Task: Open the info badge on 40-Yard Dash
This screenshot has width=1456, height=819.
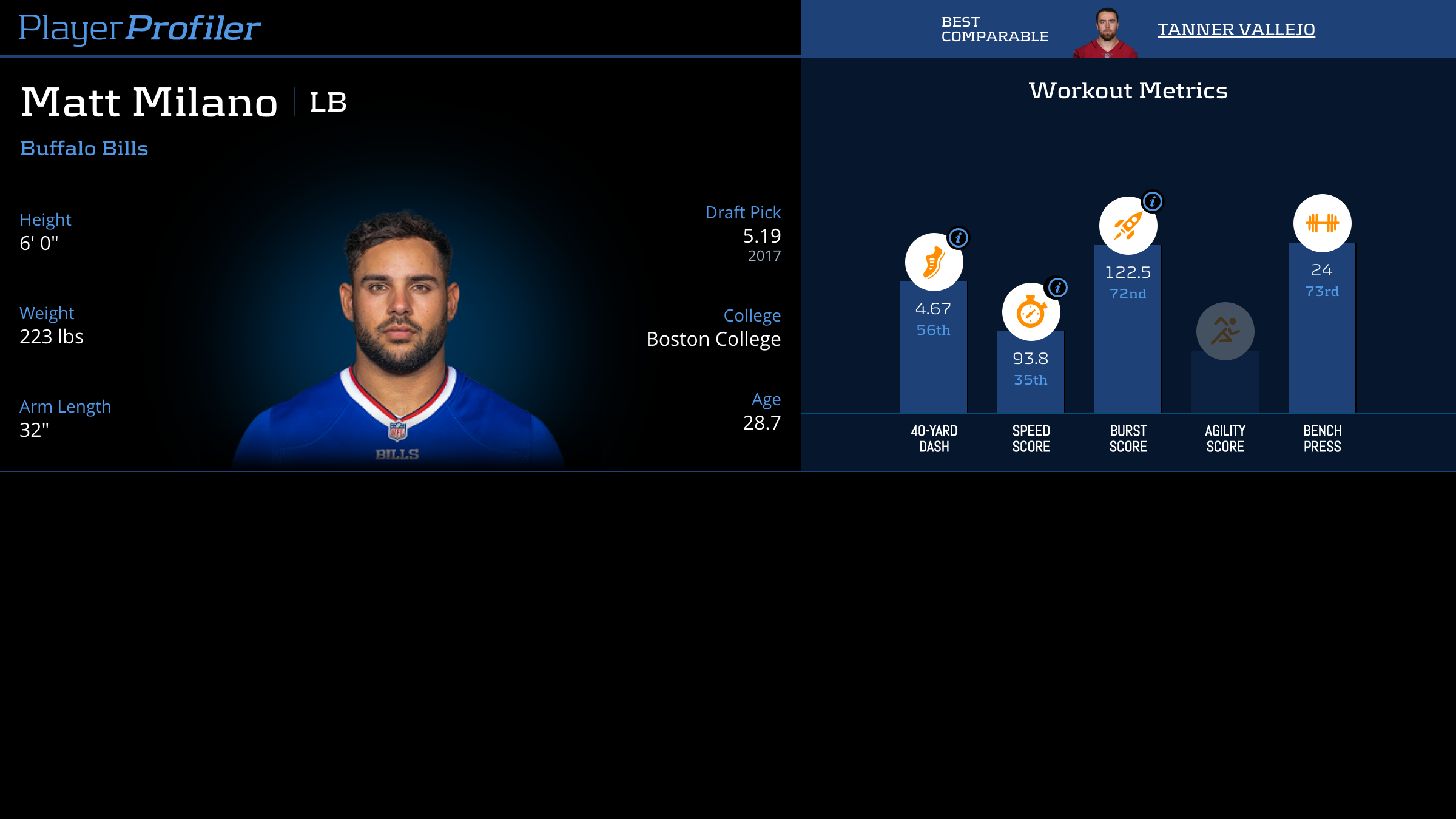Action: coord(959,238)
